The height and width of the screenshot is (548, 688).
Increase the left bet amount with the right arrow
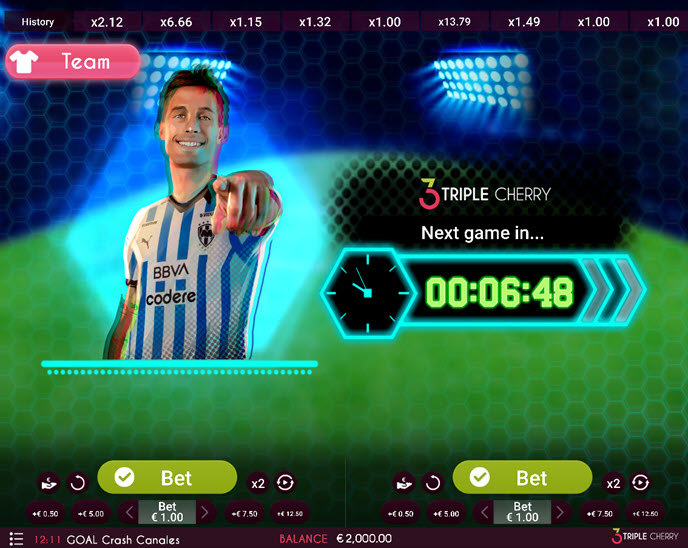205,513
